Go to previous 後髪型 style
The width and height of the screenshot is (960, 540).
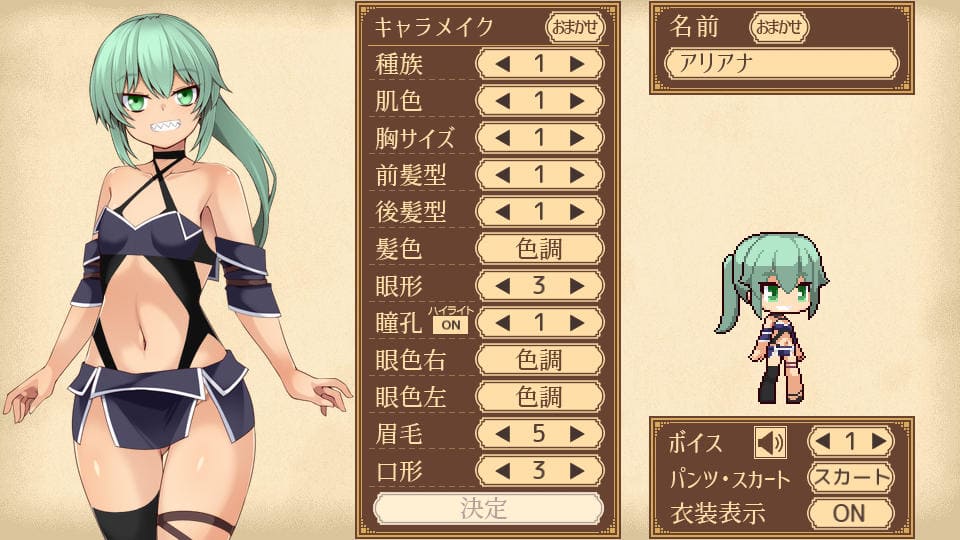tap(502, 211)
